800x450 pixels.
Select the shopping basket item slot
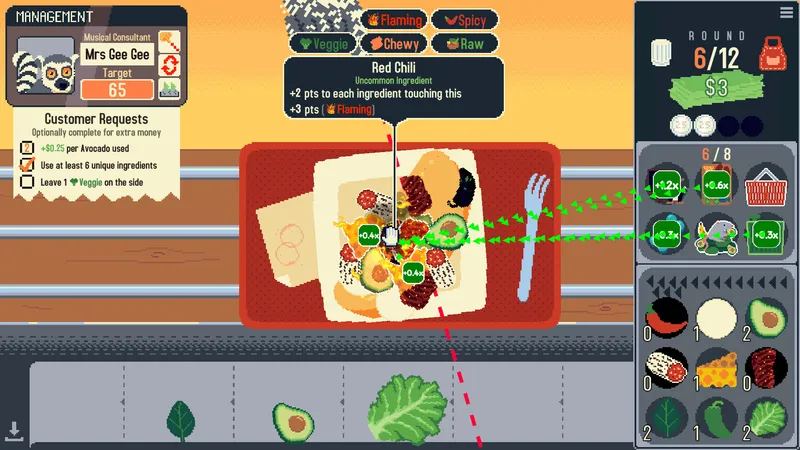click(x=767, y=184)
